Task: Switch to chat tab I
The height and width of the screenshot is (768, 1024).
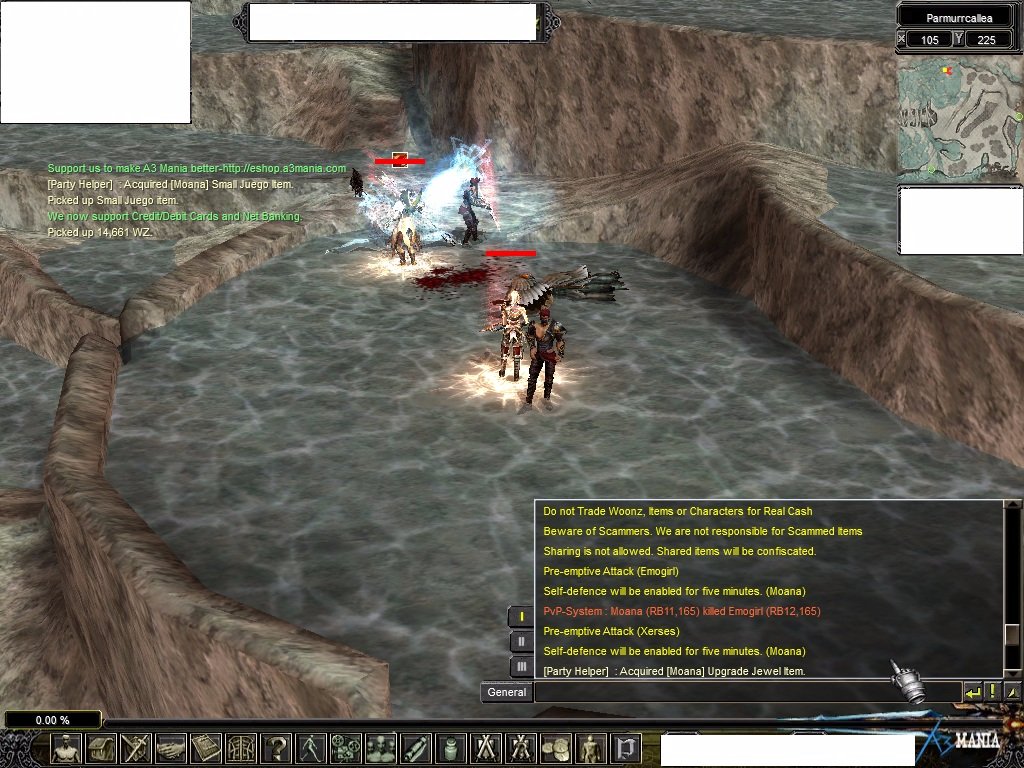Action: click(521, 617)
